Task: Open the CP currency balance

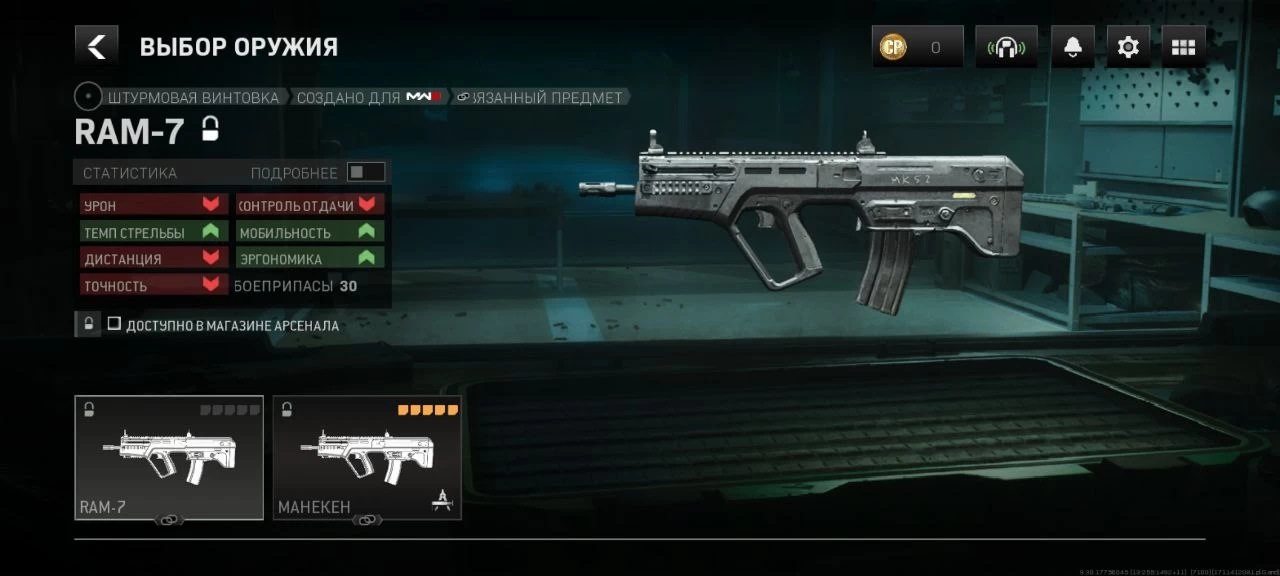Action: tap(916, 47)
